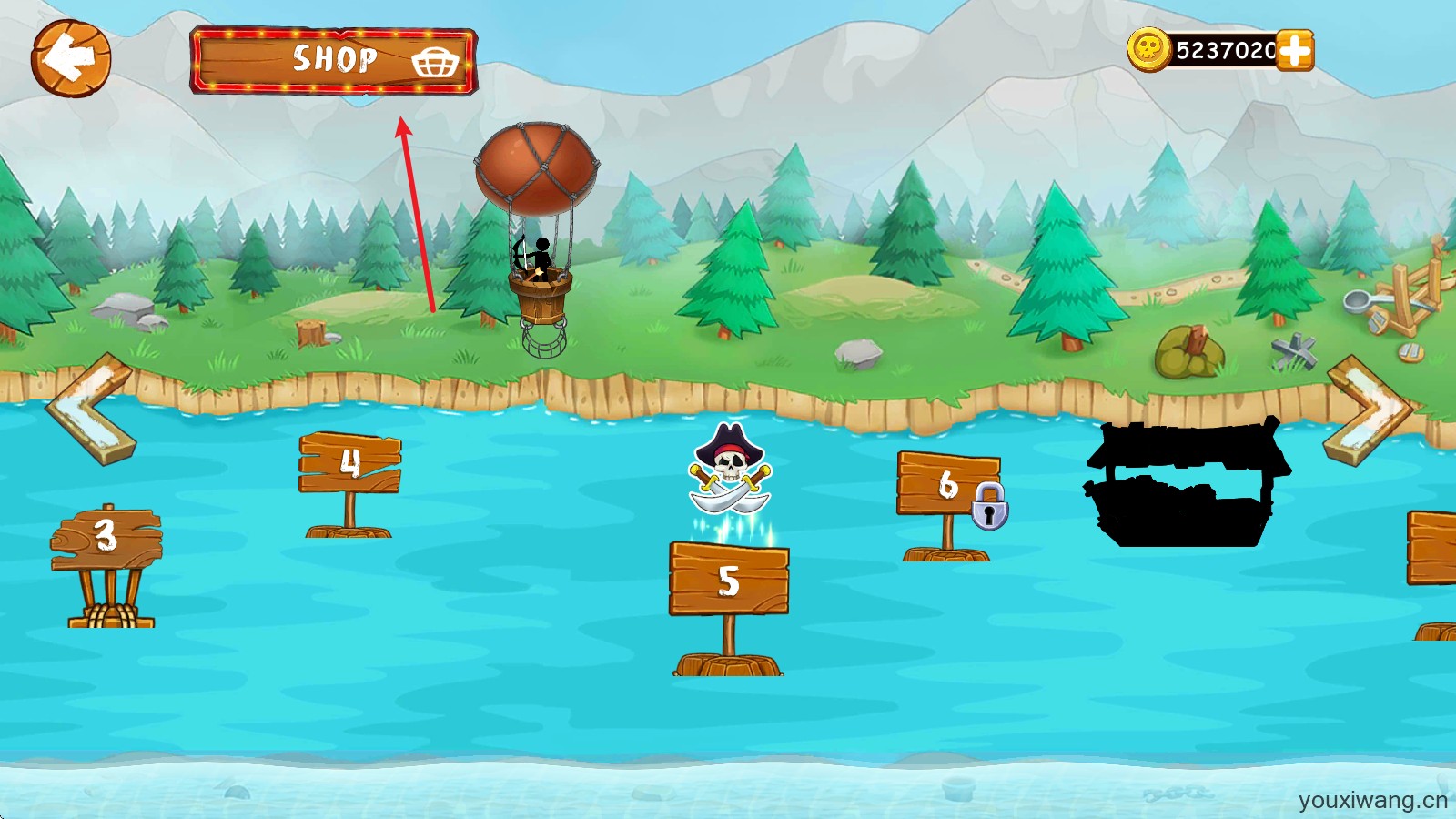Open the Shop

pyautogui.click(x=334, y=60)
